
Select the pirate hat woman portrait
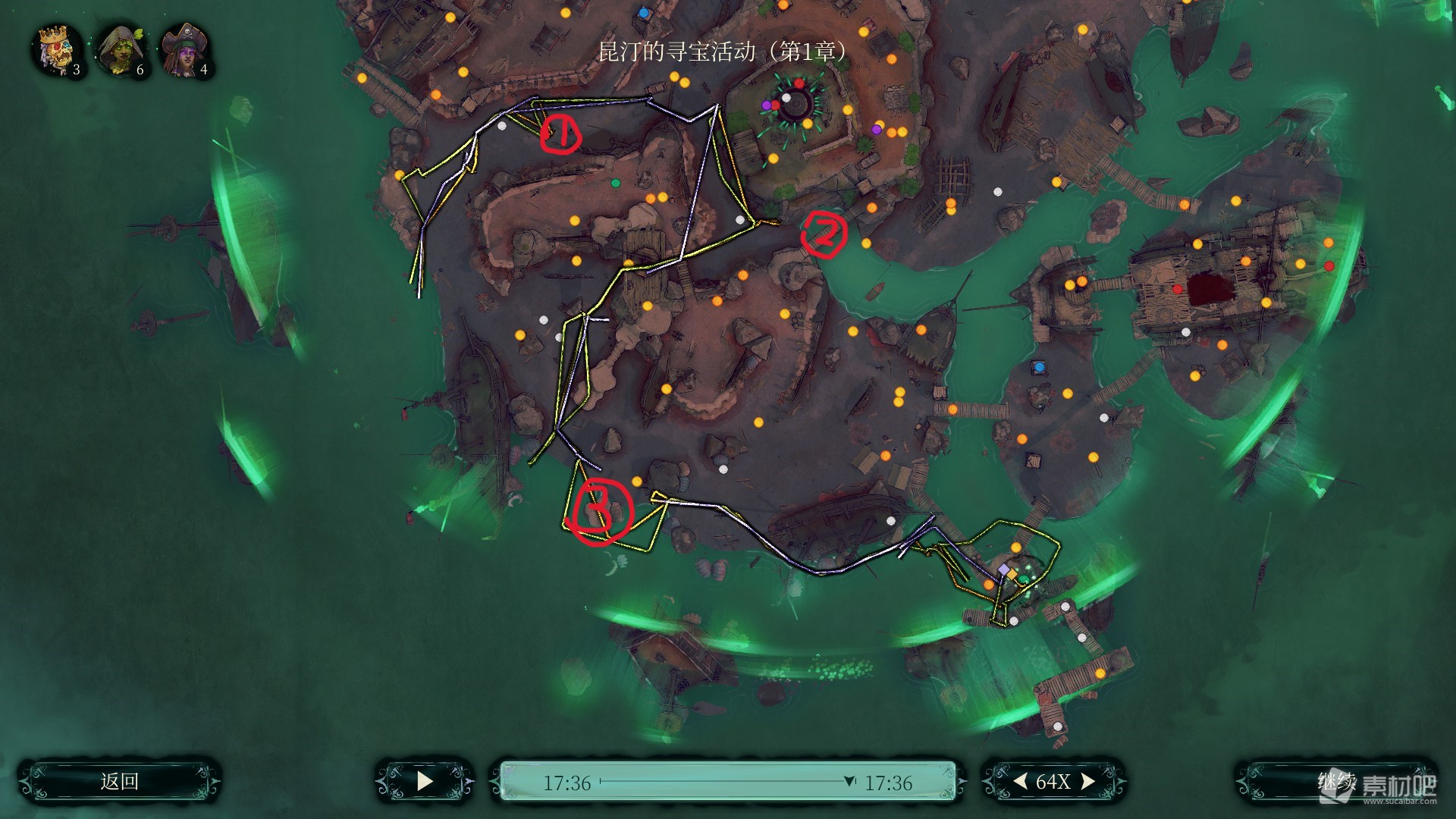pos(184,50)
